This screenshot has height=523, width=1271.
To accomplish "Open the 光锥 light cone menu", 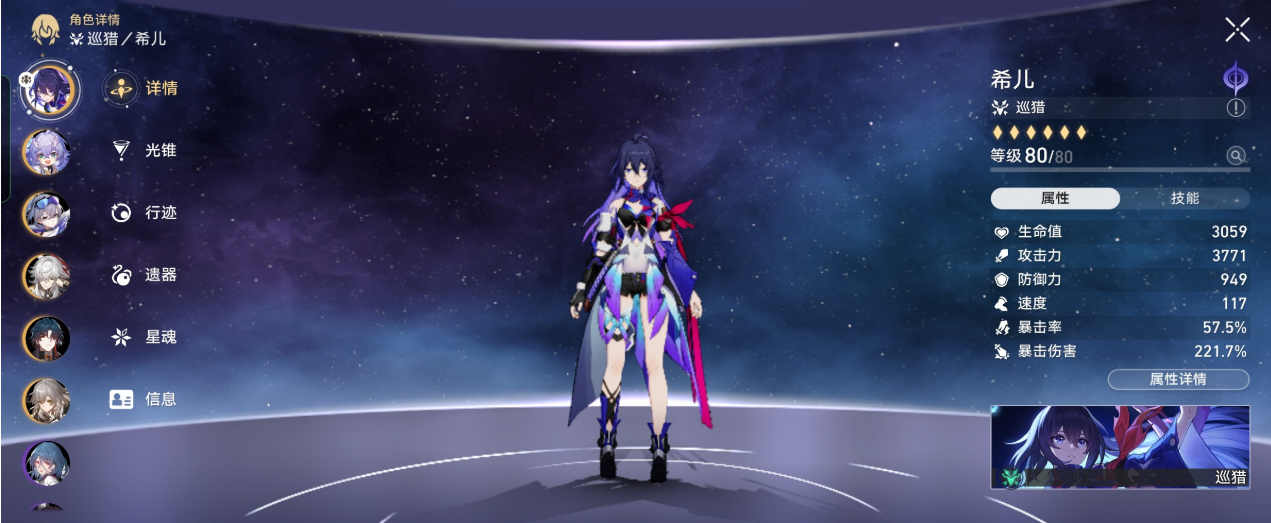I will 146,150.
